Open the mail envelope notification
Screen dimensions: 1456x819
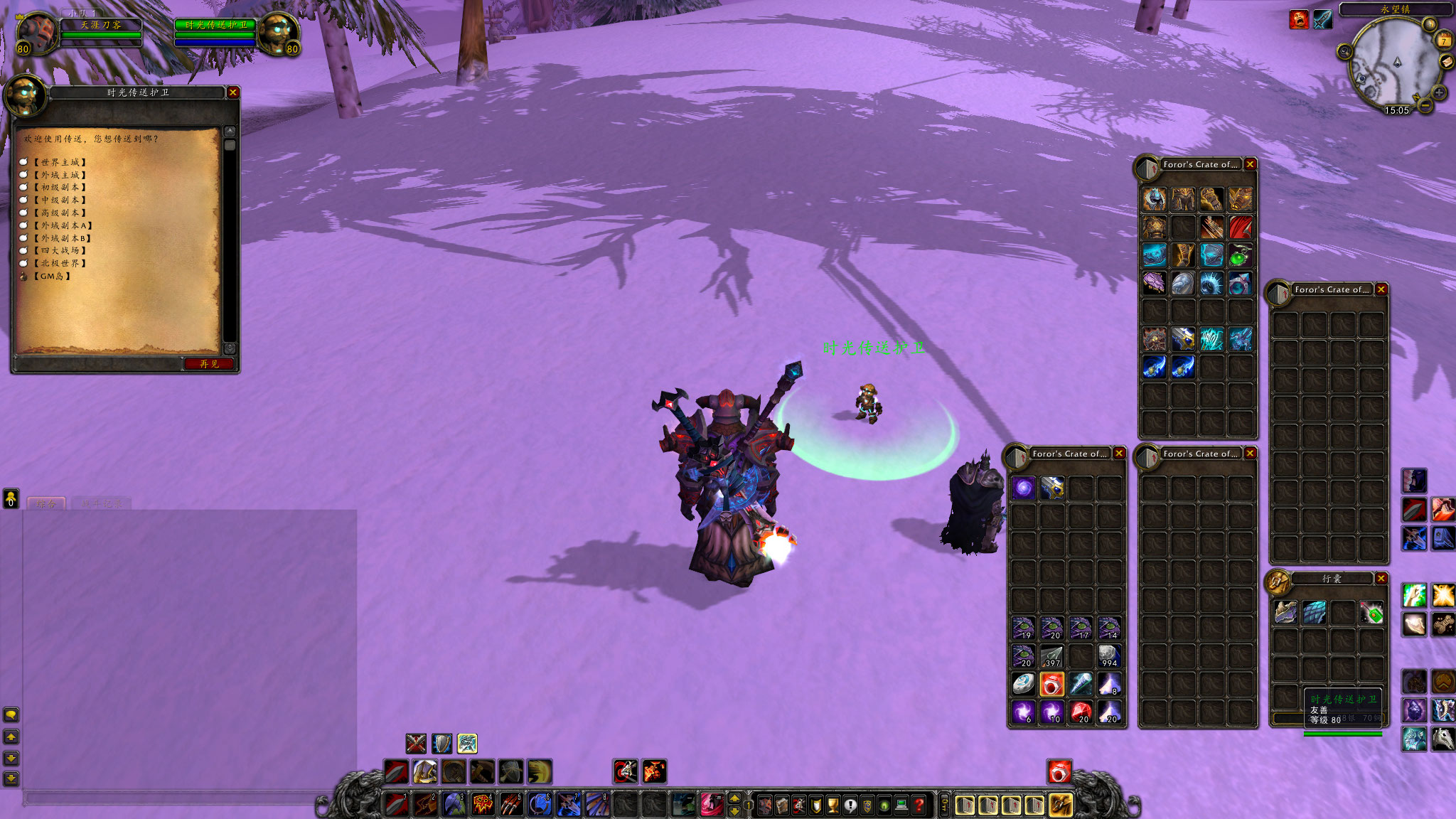point(1447,63)
